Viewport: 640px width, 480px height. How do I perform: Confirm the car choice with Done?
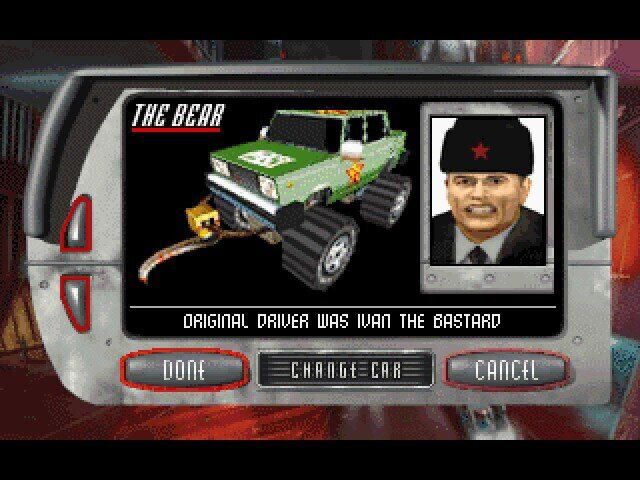pos(183,369)
